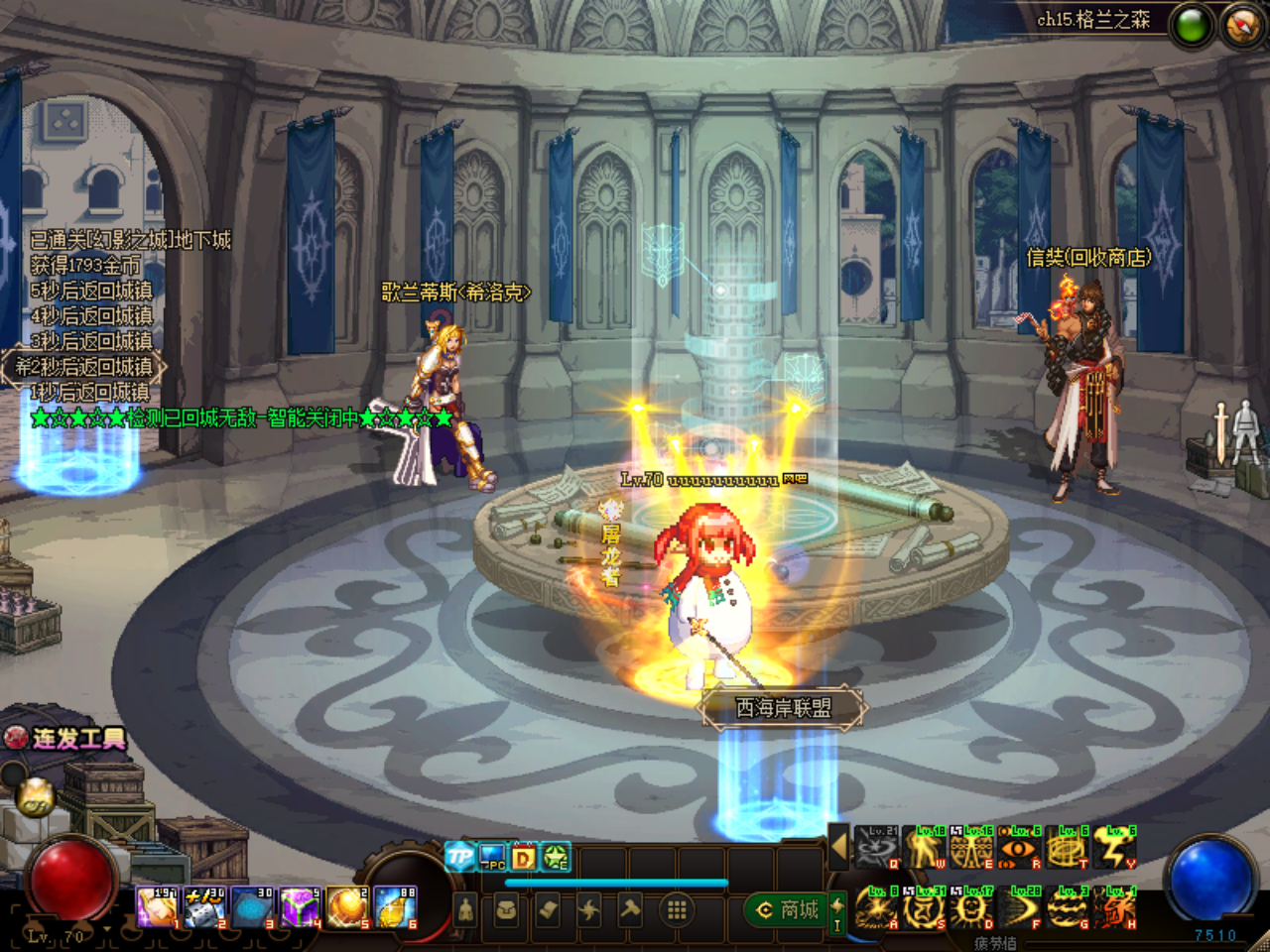
Task: Open the PC monitor icon
Action: pos(492,857)
